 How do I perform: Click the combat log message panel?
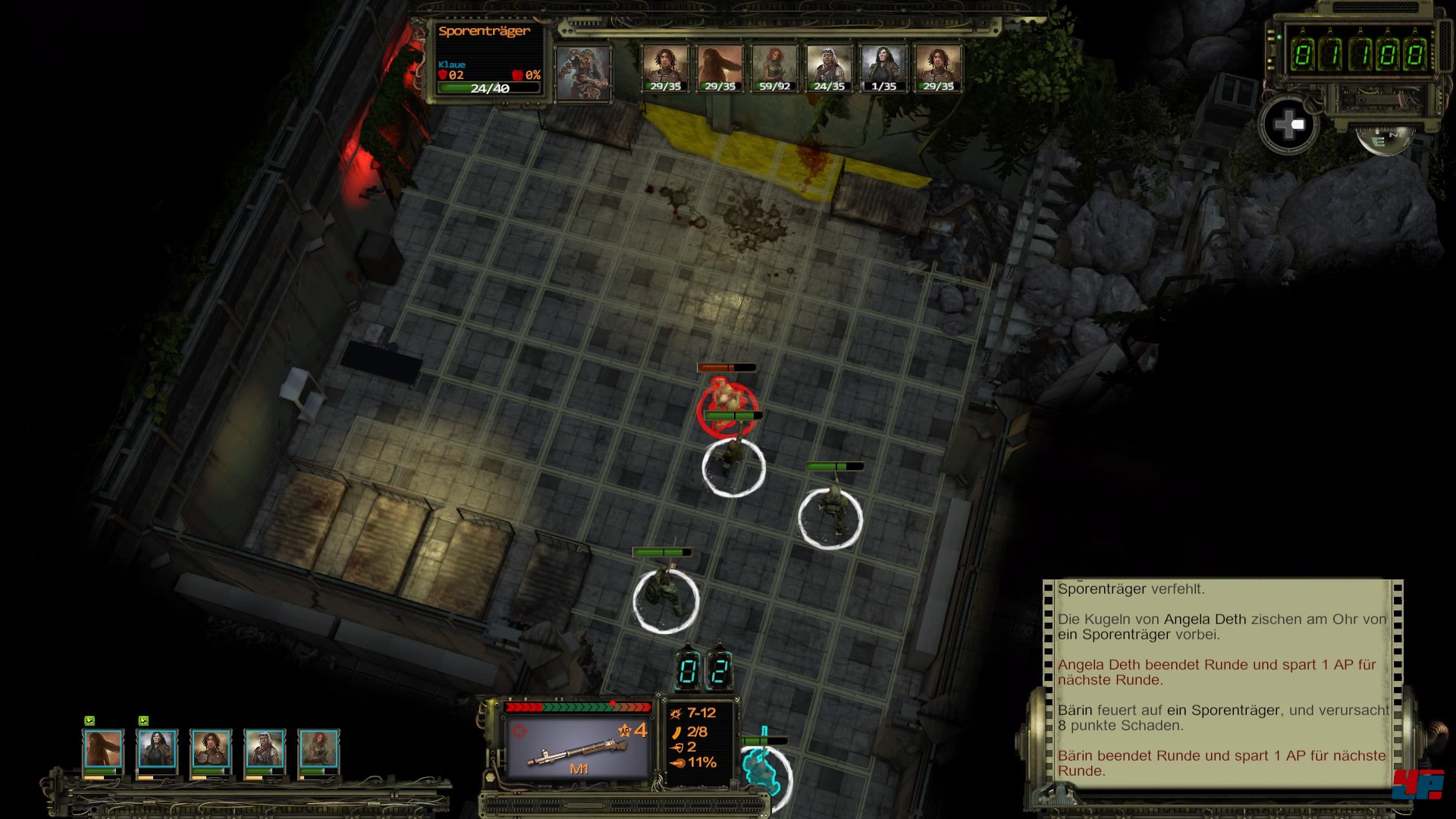coord(1221,679)
